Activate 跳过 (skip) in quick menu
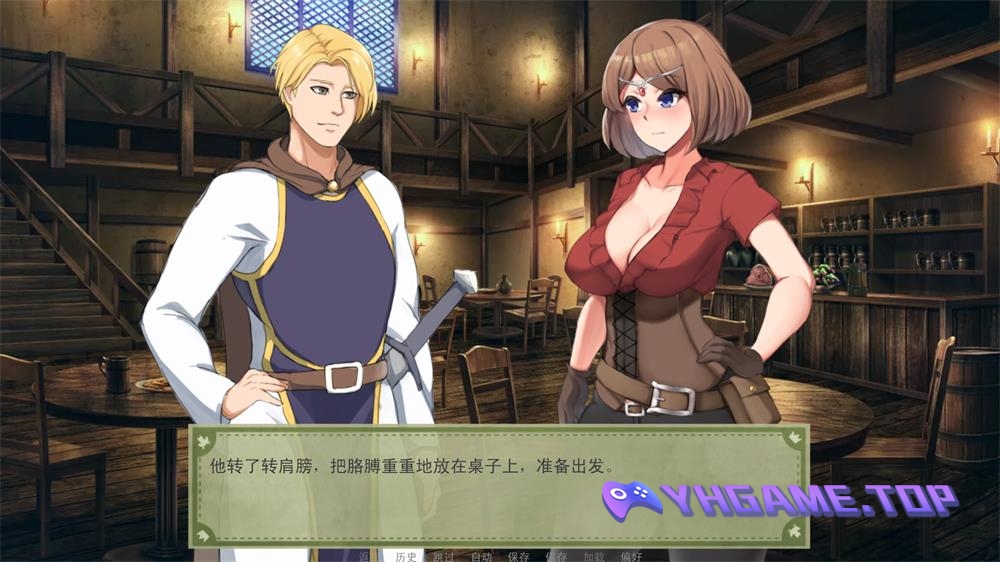 pyautogui.click(x=443, y=556)
